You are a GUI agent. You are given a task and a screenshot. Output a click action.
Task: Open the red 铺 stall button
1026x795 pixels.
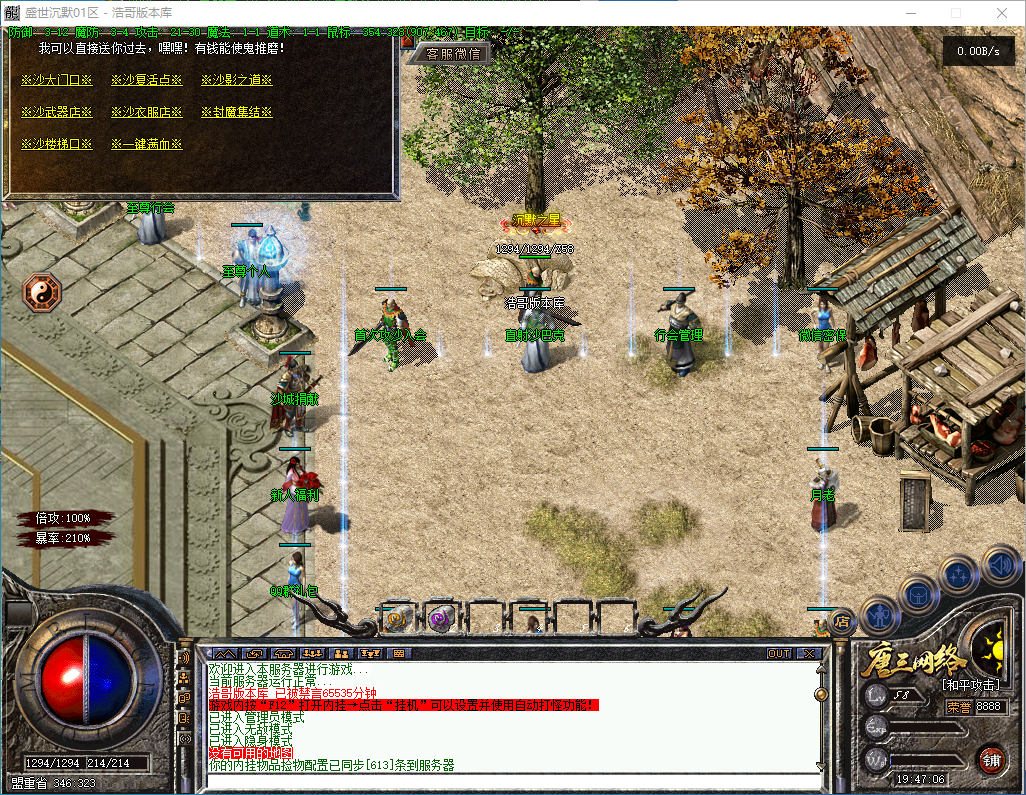click(x=991, y=758)
